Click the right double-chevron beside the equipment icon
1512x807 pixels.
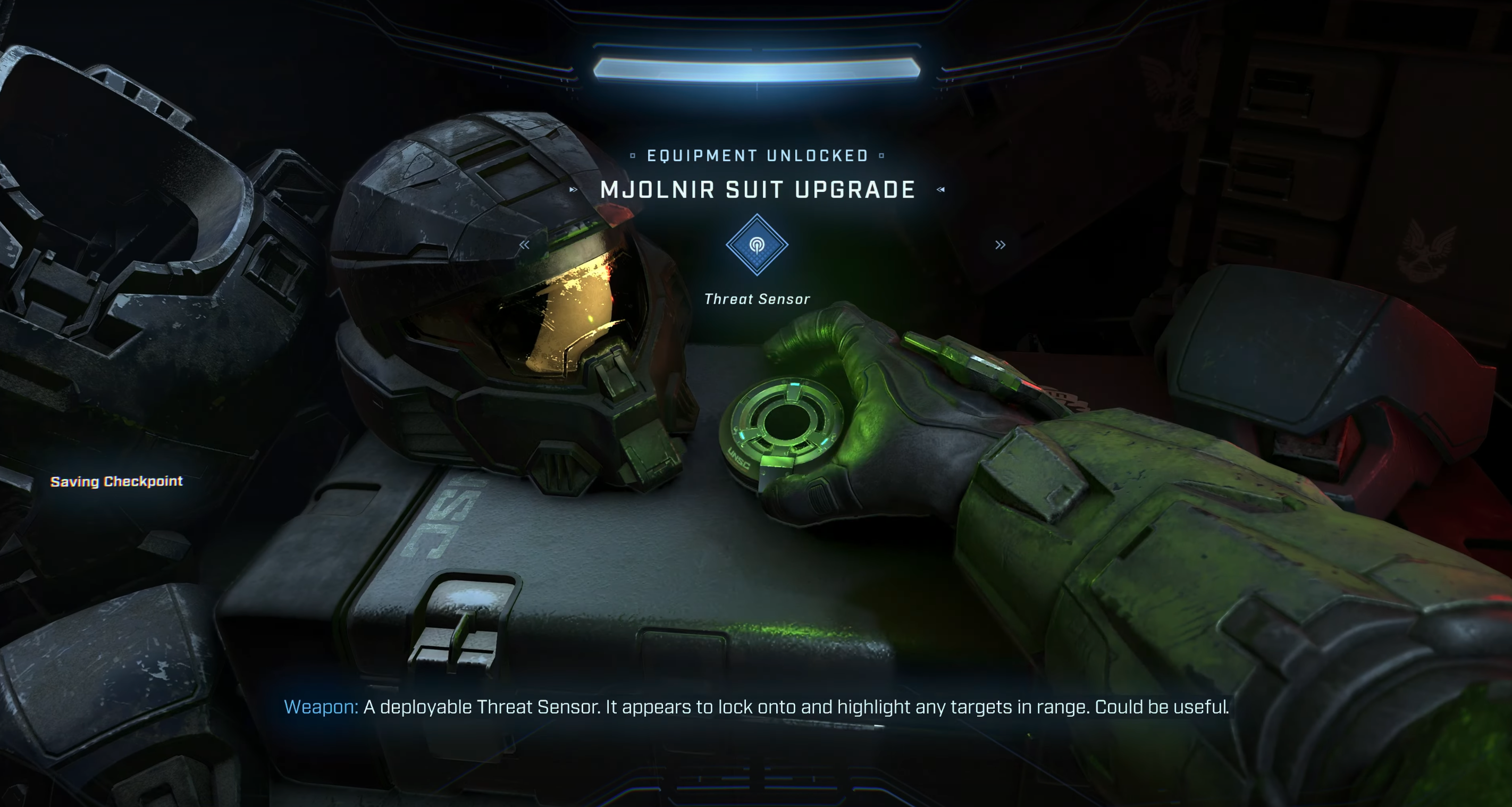pyautogui.click(x=1000, y=245)
